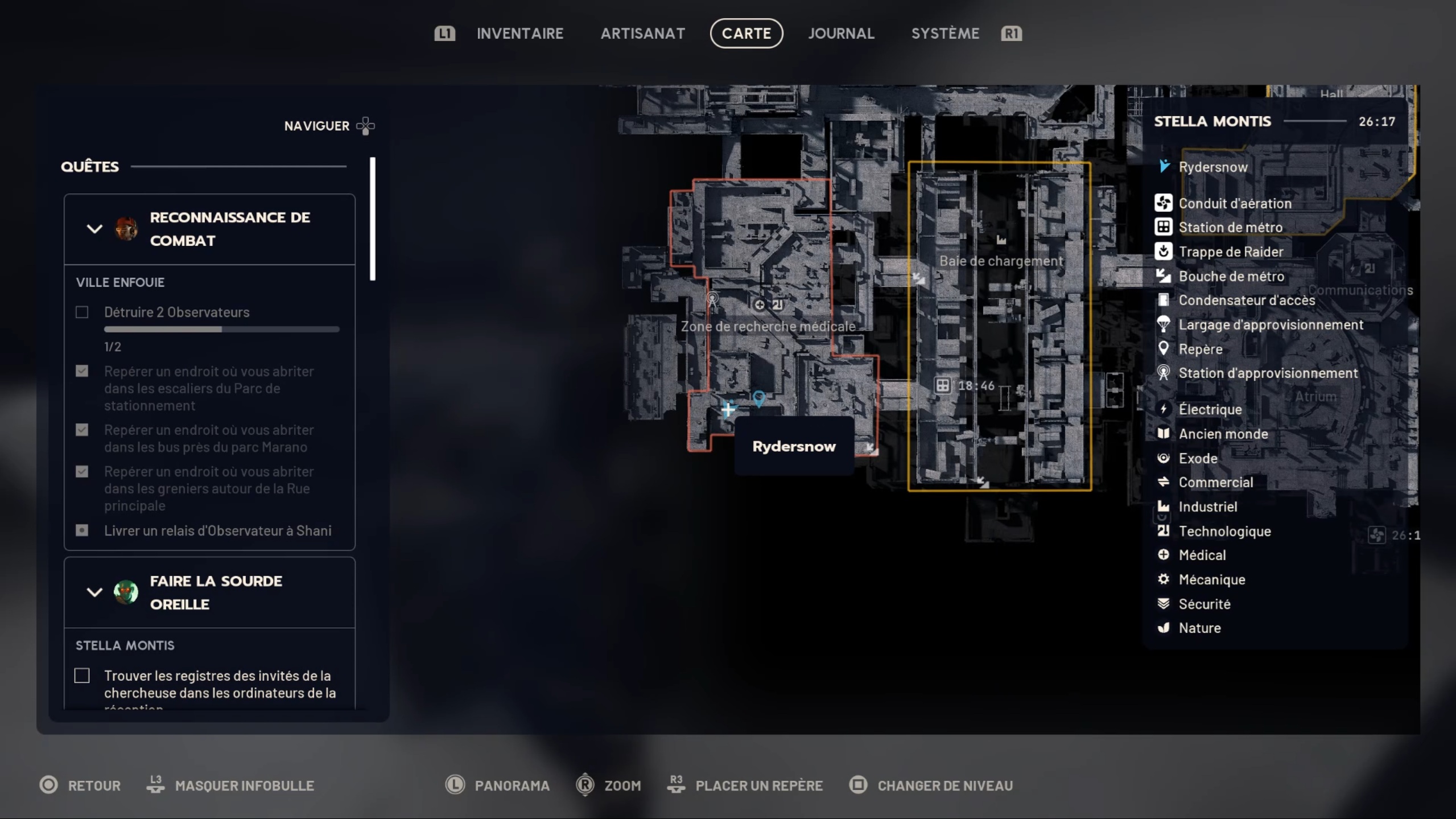The height and width of the screenshot is (819, 1456).
Task: Choose Conduit d'aération in the map legend
Action: pyautogui.click(x=1234, y=203)
